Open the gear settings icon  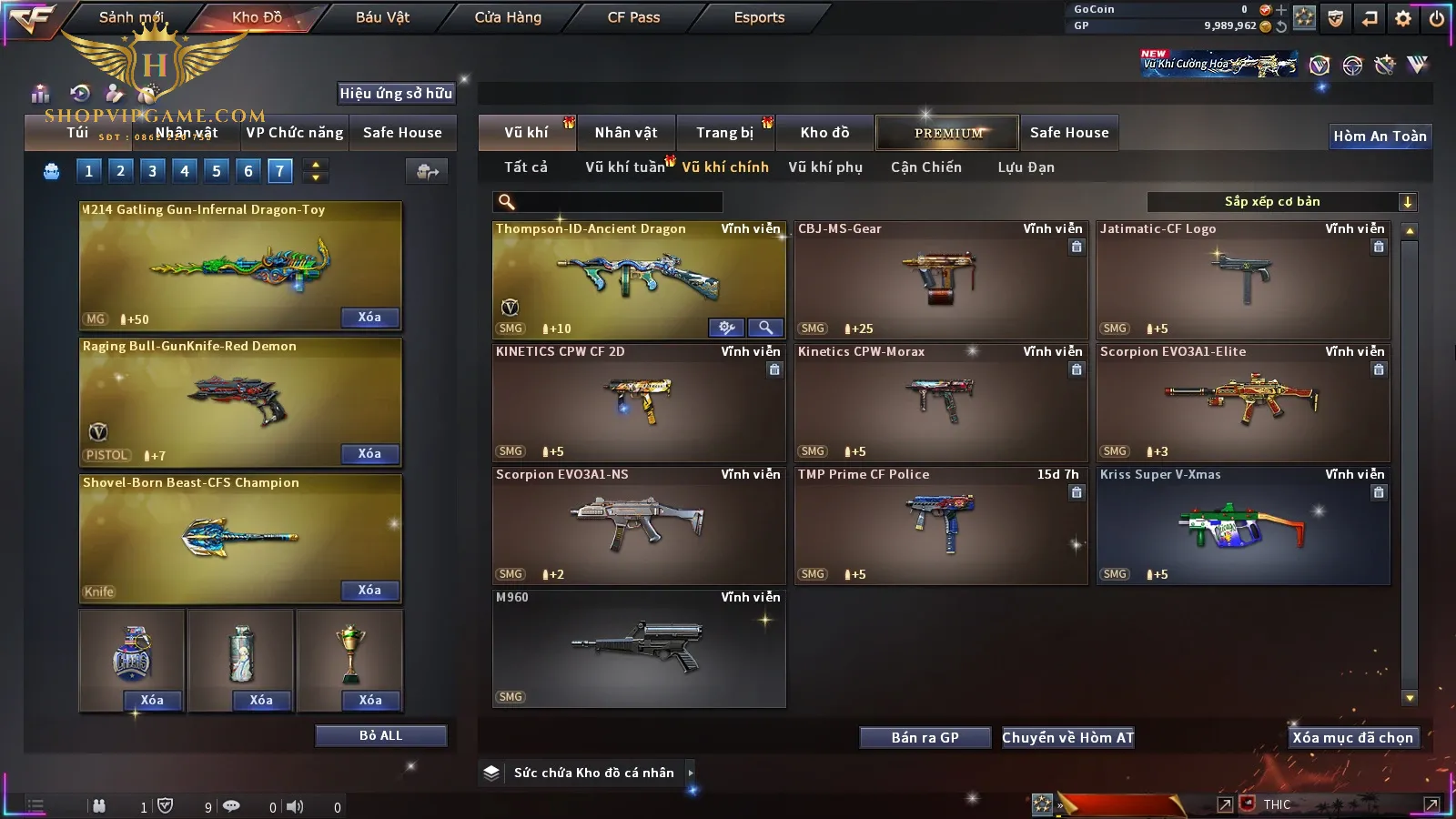[1403, 18]
